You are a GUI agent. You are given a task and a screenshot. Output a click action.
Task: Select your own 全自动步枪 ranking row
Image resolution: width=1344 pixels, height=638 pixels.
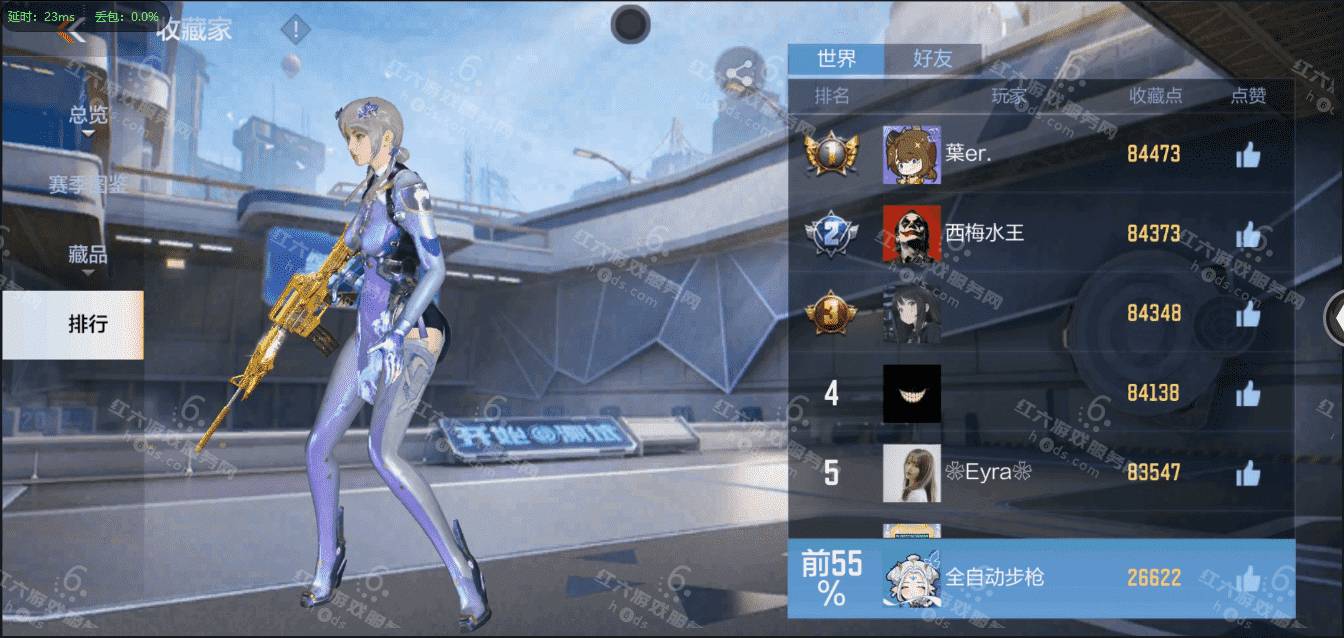1040,578
